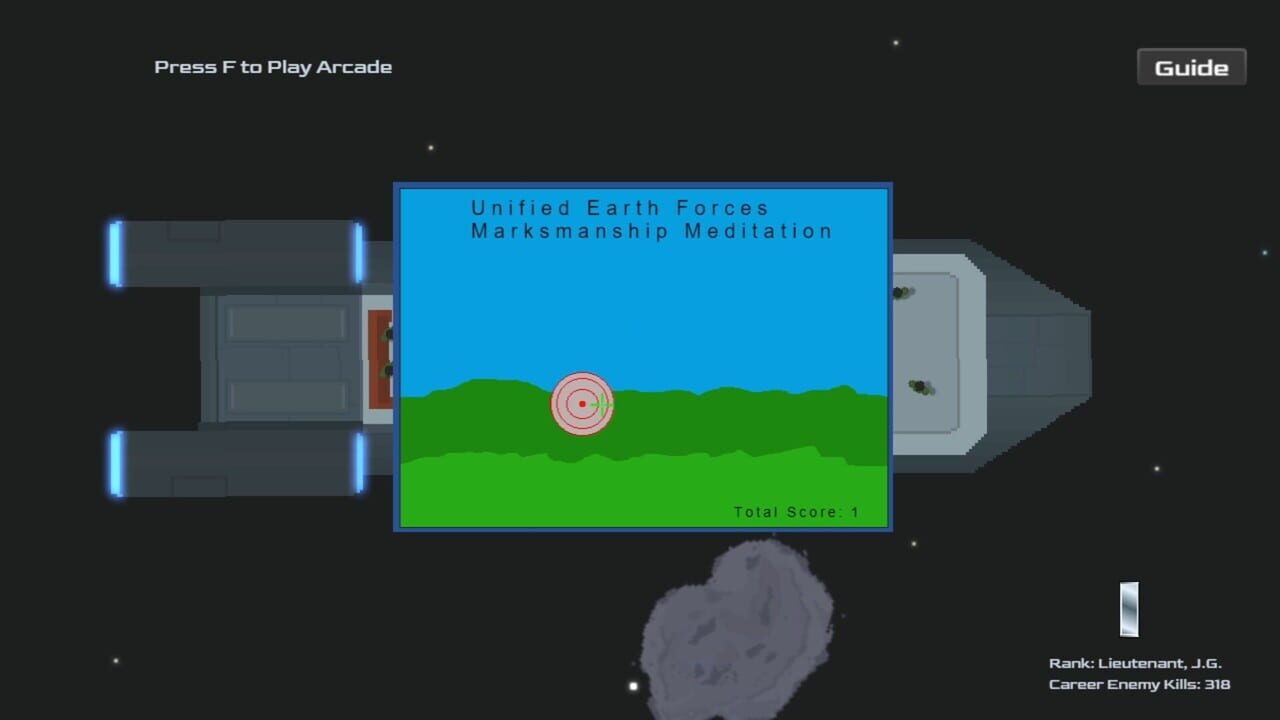Open the Guide panel
Image resolution: width=1280 pixels, height=720 pixels.
[1191, 67]
